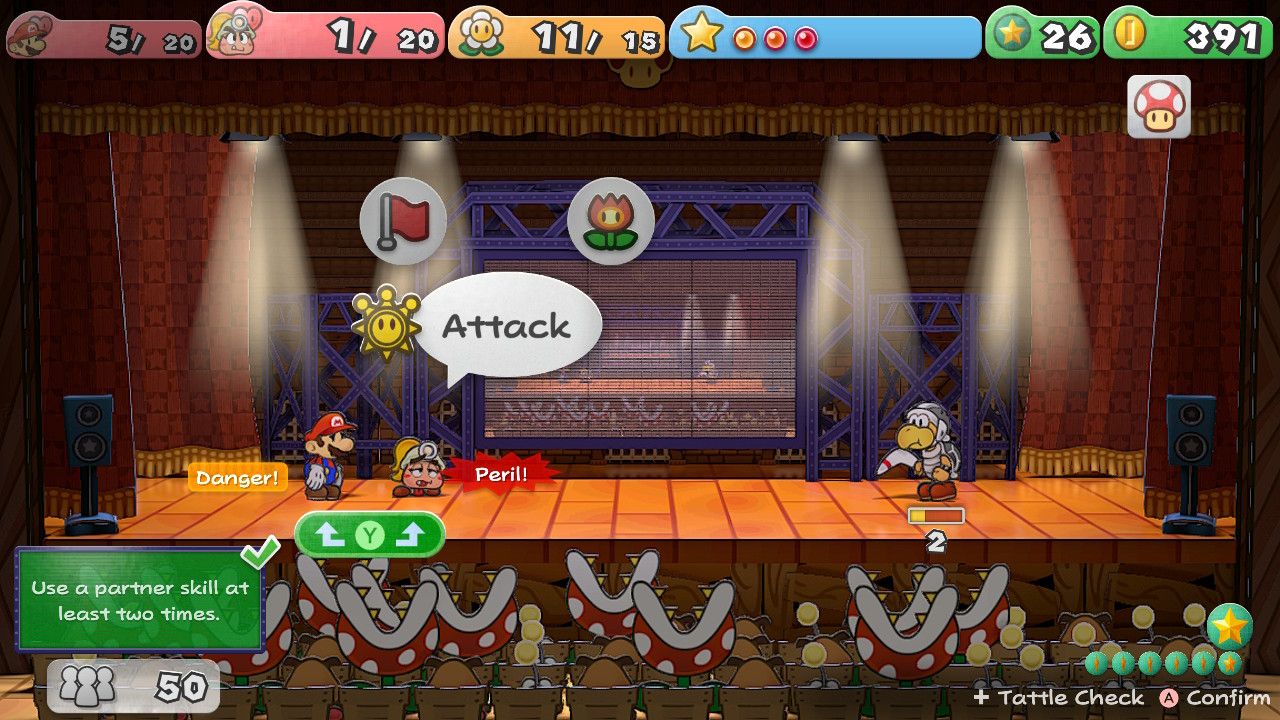
Task: Click the green star power orb
Action: coord(1229,626)
